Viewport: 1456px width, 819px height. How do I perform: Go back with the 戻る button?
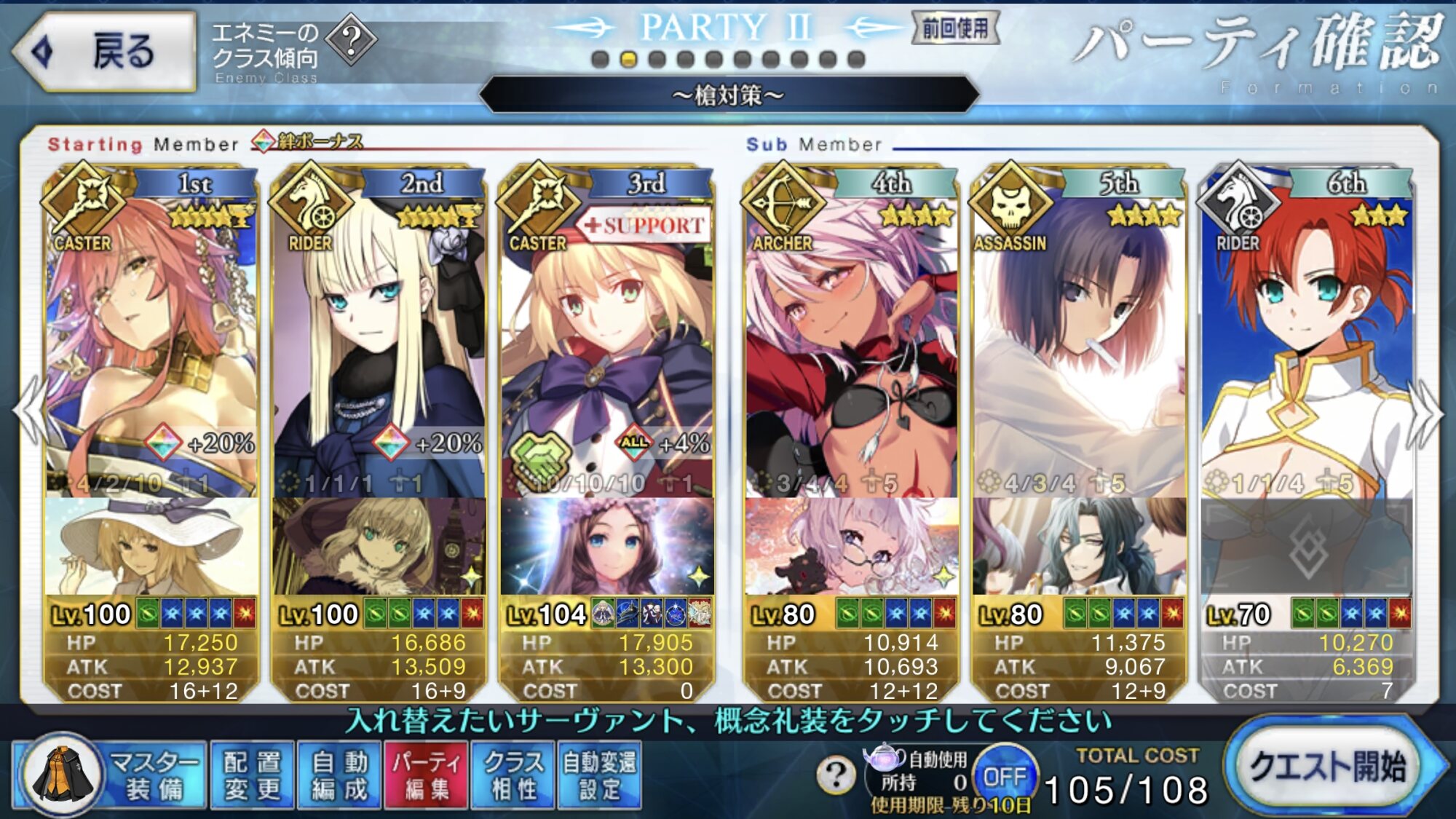coord(104,51)
